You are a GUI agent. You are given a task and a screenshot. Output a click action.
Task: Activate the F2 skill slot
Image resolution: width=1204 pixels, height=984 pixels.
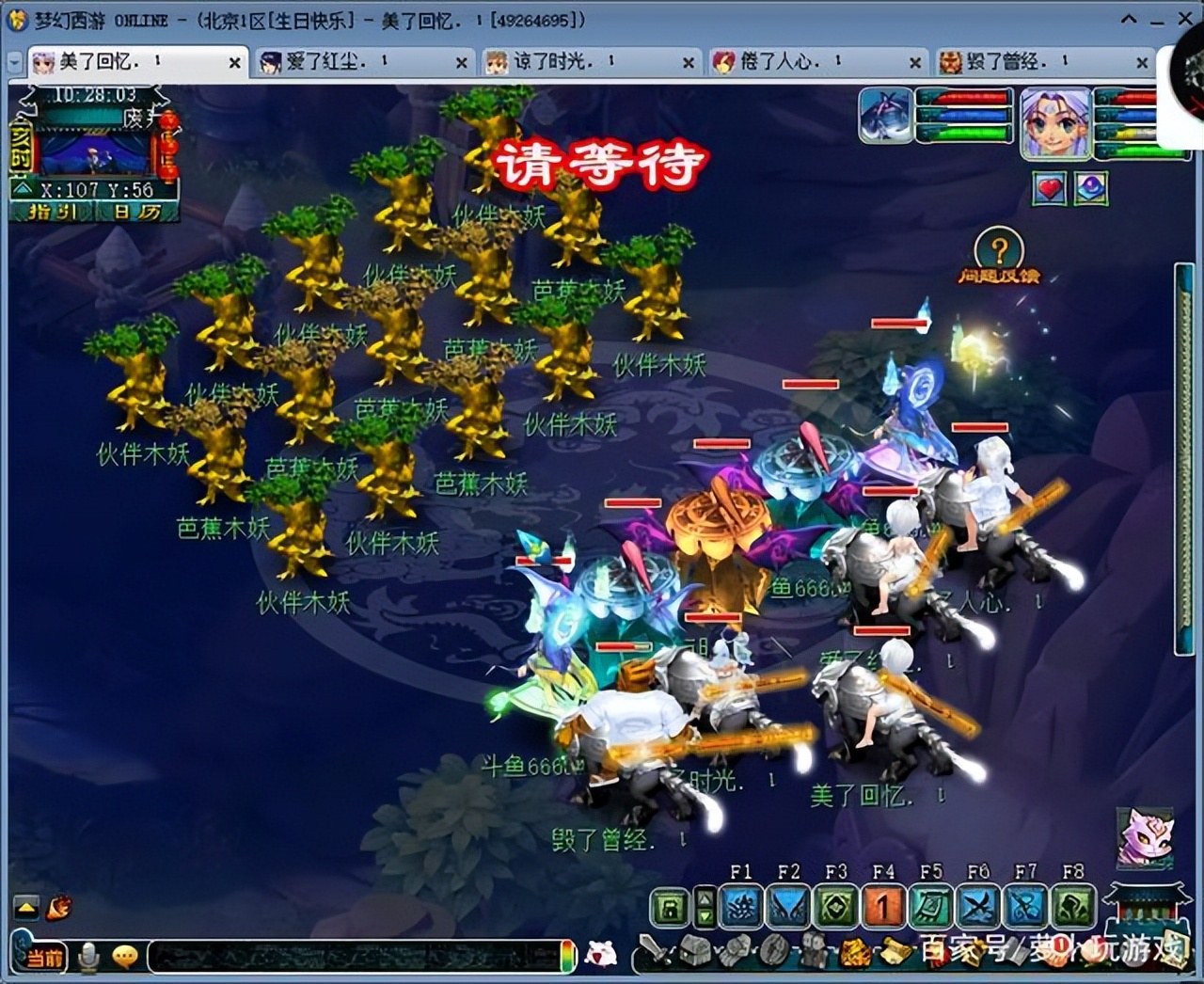point(788,907)
